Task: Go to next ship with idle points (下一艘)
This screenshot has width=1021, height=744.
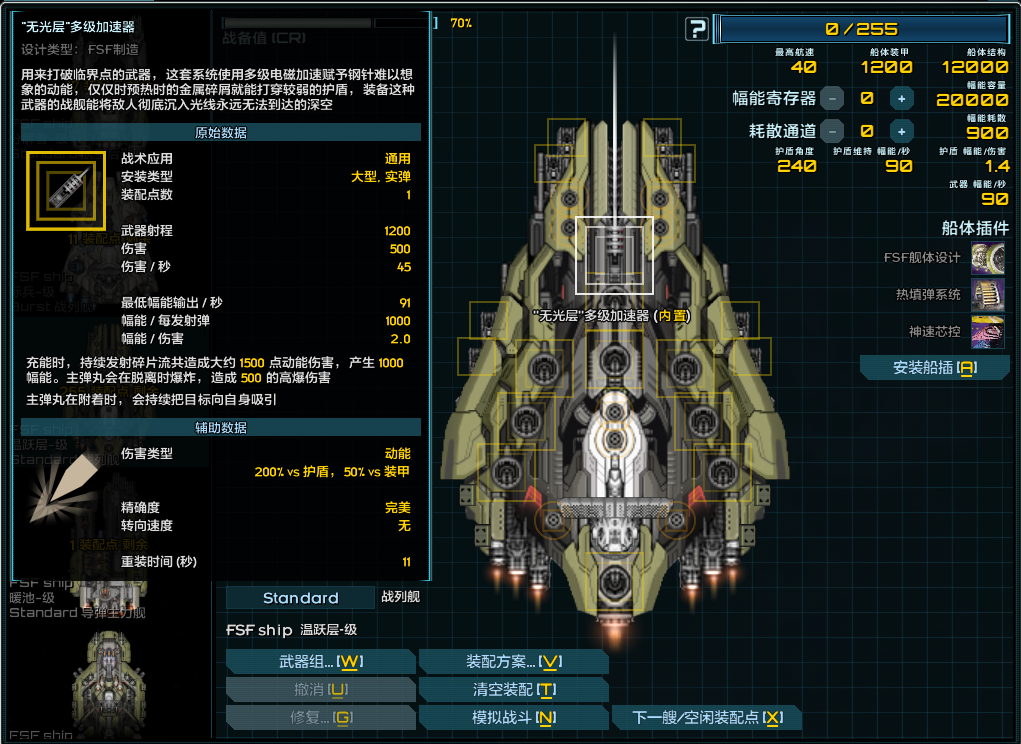Action: (706, 718)
